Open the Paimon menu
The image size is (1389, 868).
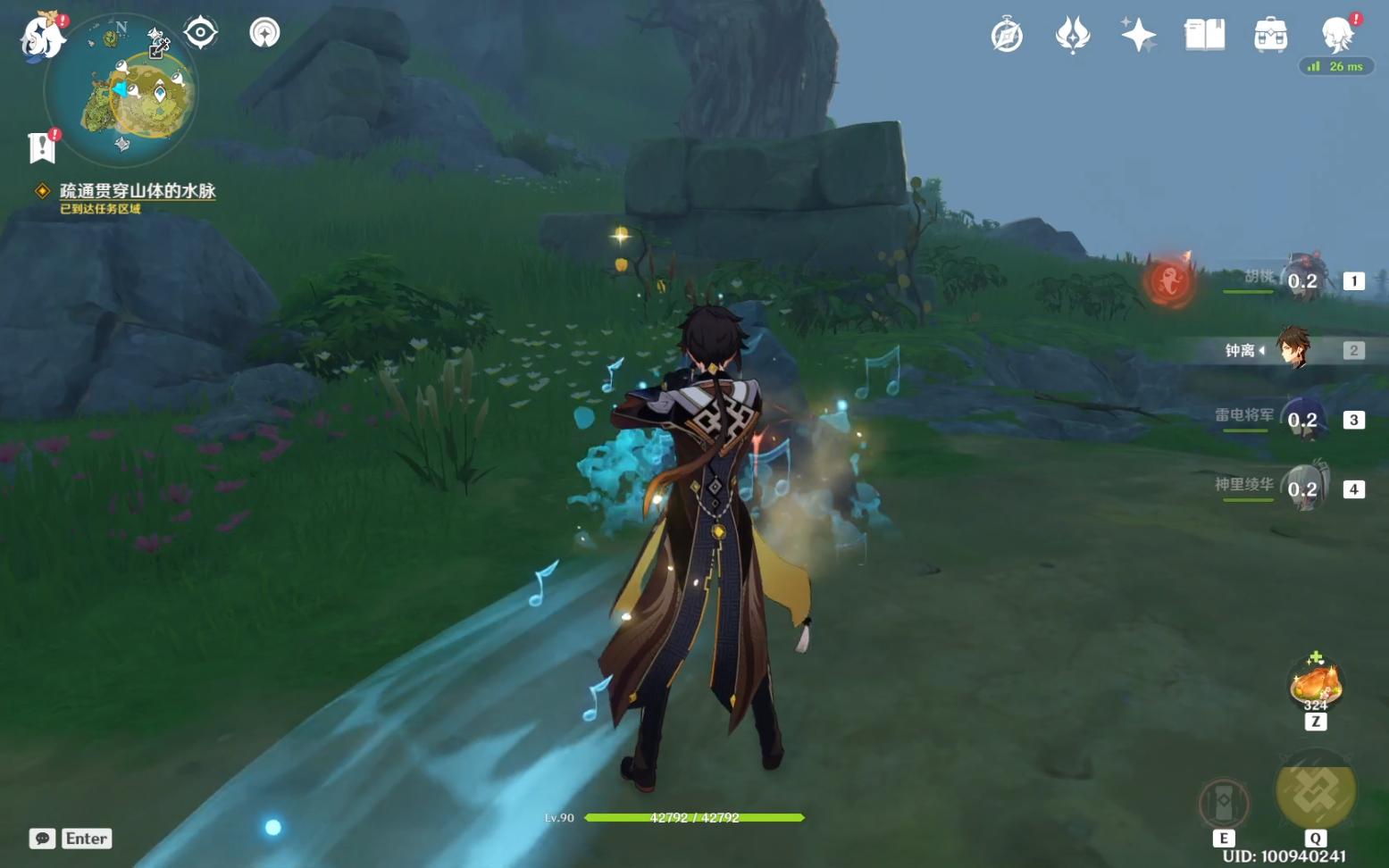41,38
